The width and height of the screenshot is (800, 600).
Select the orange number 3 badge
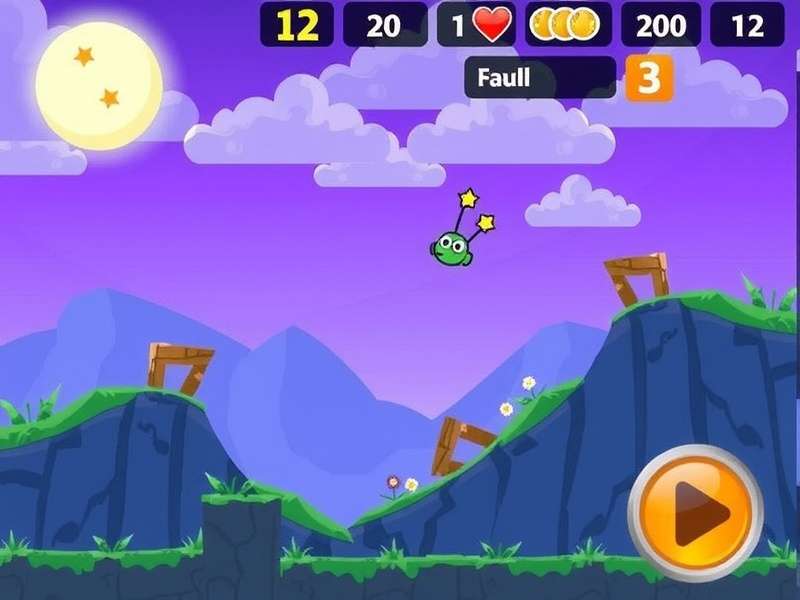coord(649,78)
